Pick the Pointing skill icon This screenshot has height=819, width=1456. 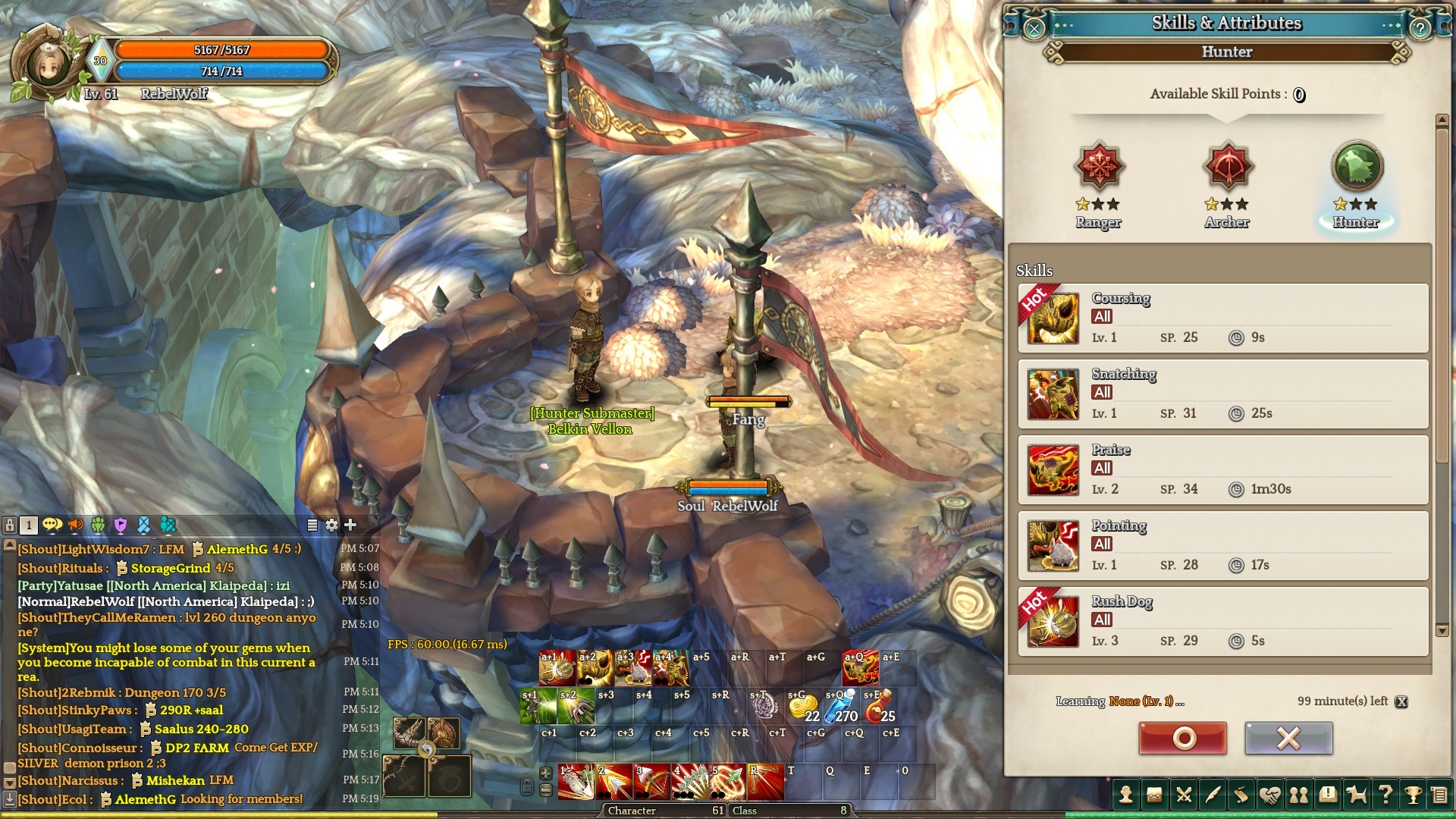1053,546
